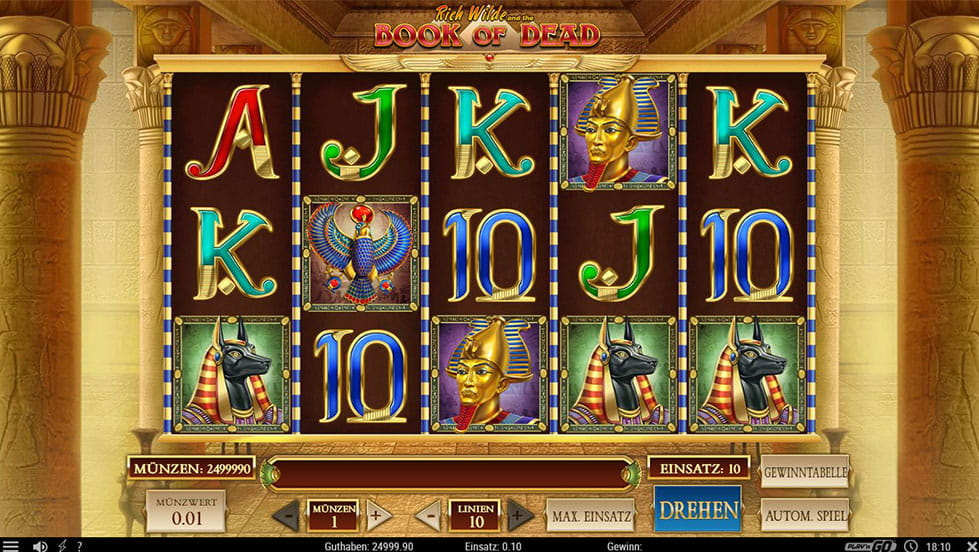The height and width of the screenshot is (552, 979).
Task: Spin the reels with the DREHEN button
Action: [x=698, y=510]
